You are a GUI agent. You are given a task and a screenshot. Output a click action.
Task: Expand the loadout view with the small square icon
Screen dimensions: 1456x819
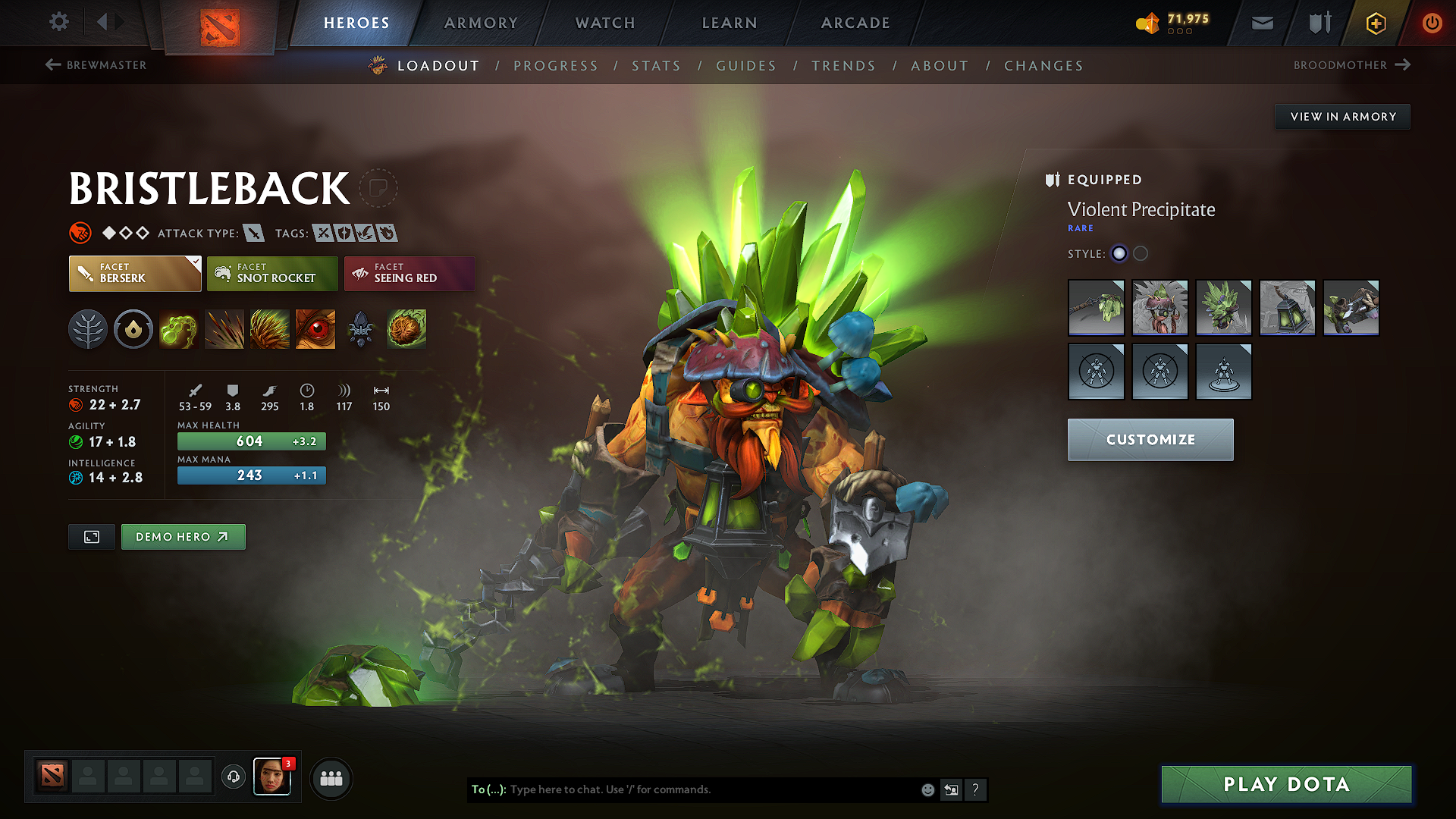point(91,537)
